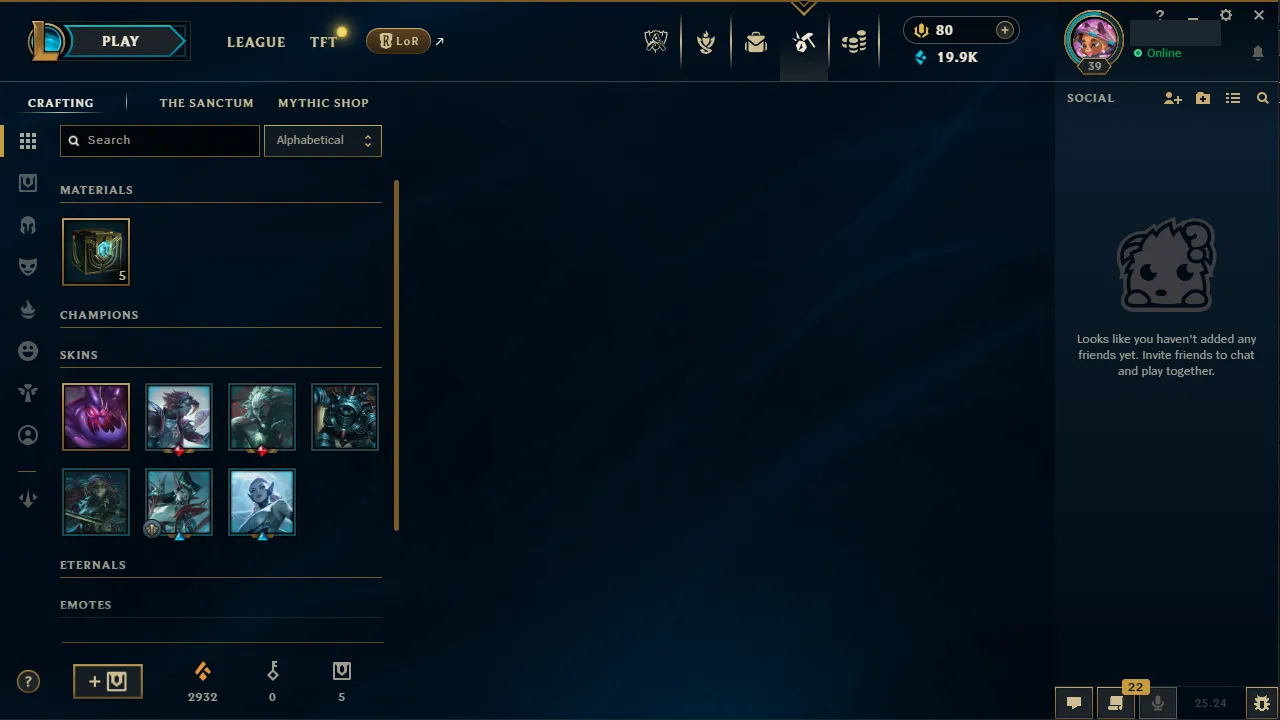Open the notification bell

[1258, 53]
